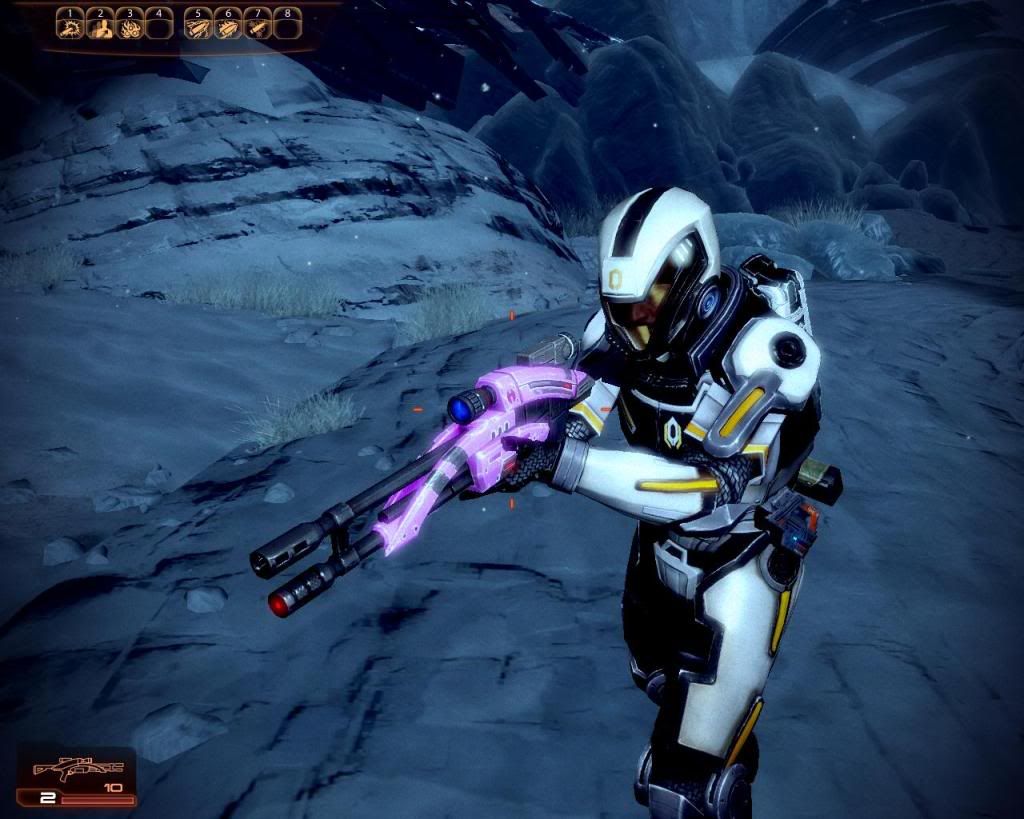Choose the slot 7 ammo power
The width and height of the screenshot is (1024, 819).
257,28
